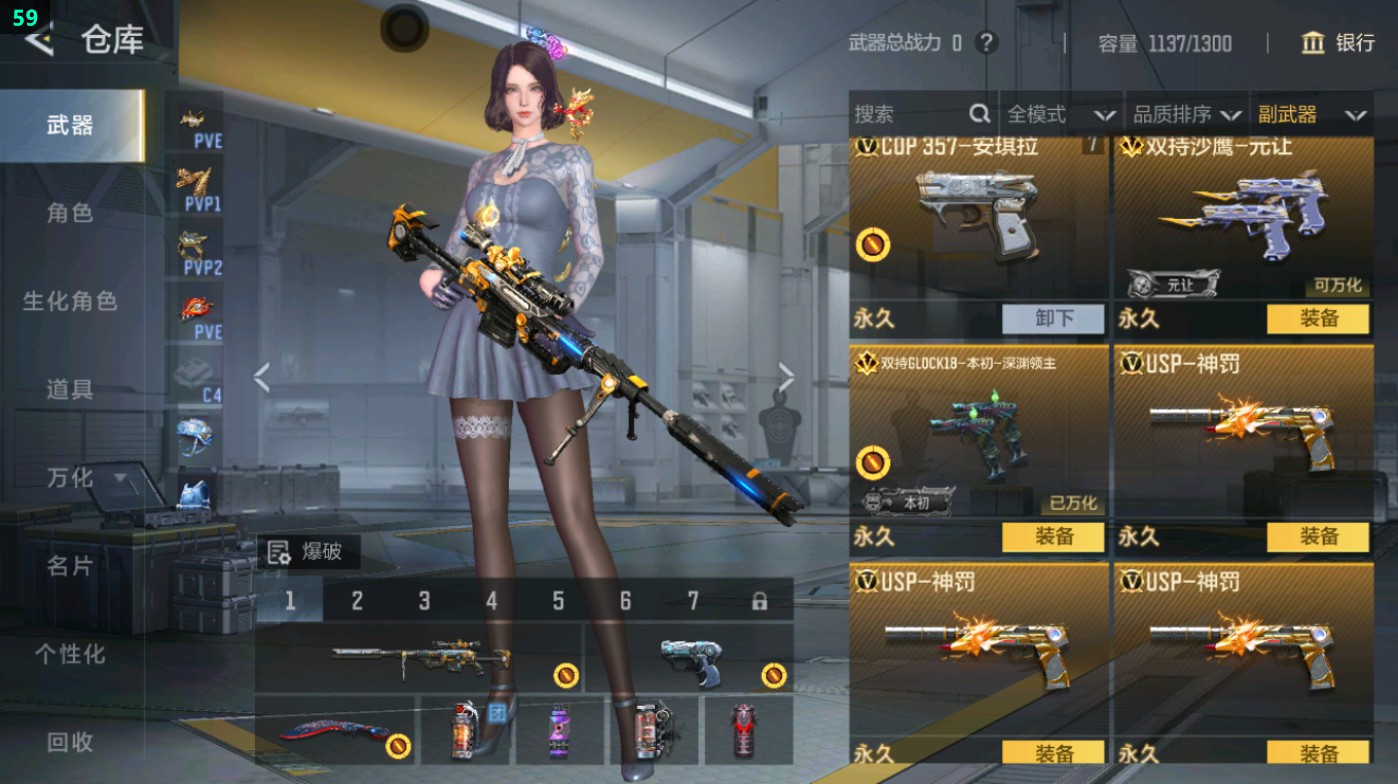The image size is (1398, 784).
Task: Open the 爆破 mode loadout selector
Action: (x=308, y=552)
